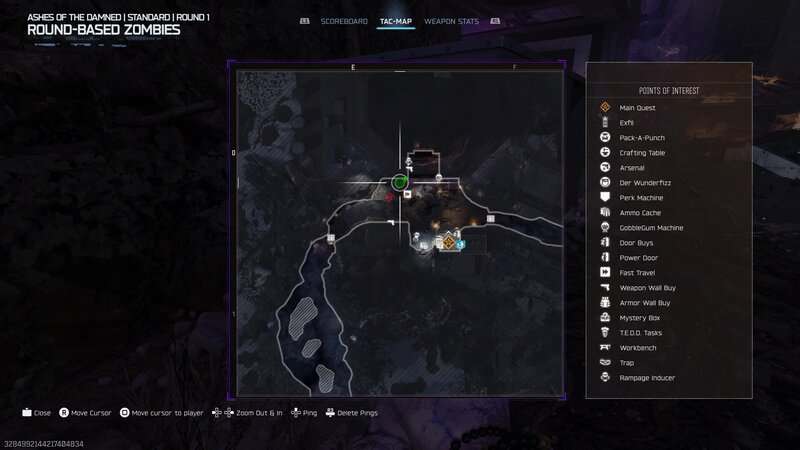Choose Main Quest in the points of interest legend
This screenshot has width=800, height=450.
[x=637, y=108]
